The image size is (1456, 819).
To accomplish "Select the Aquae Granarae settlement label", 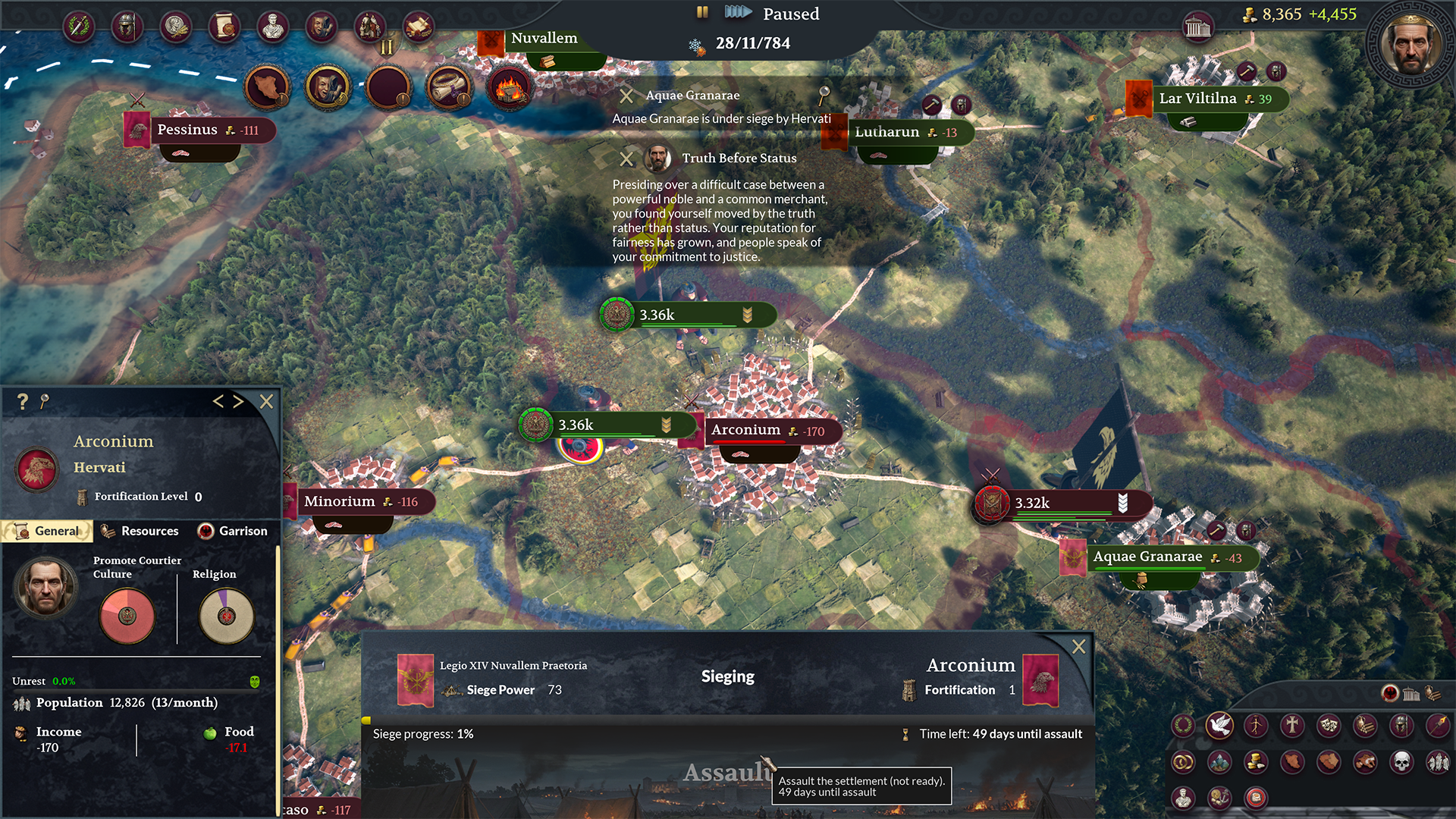I will click(1147, 557).
